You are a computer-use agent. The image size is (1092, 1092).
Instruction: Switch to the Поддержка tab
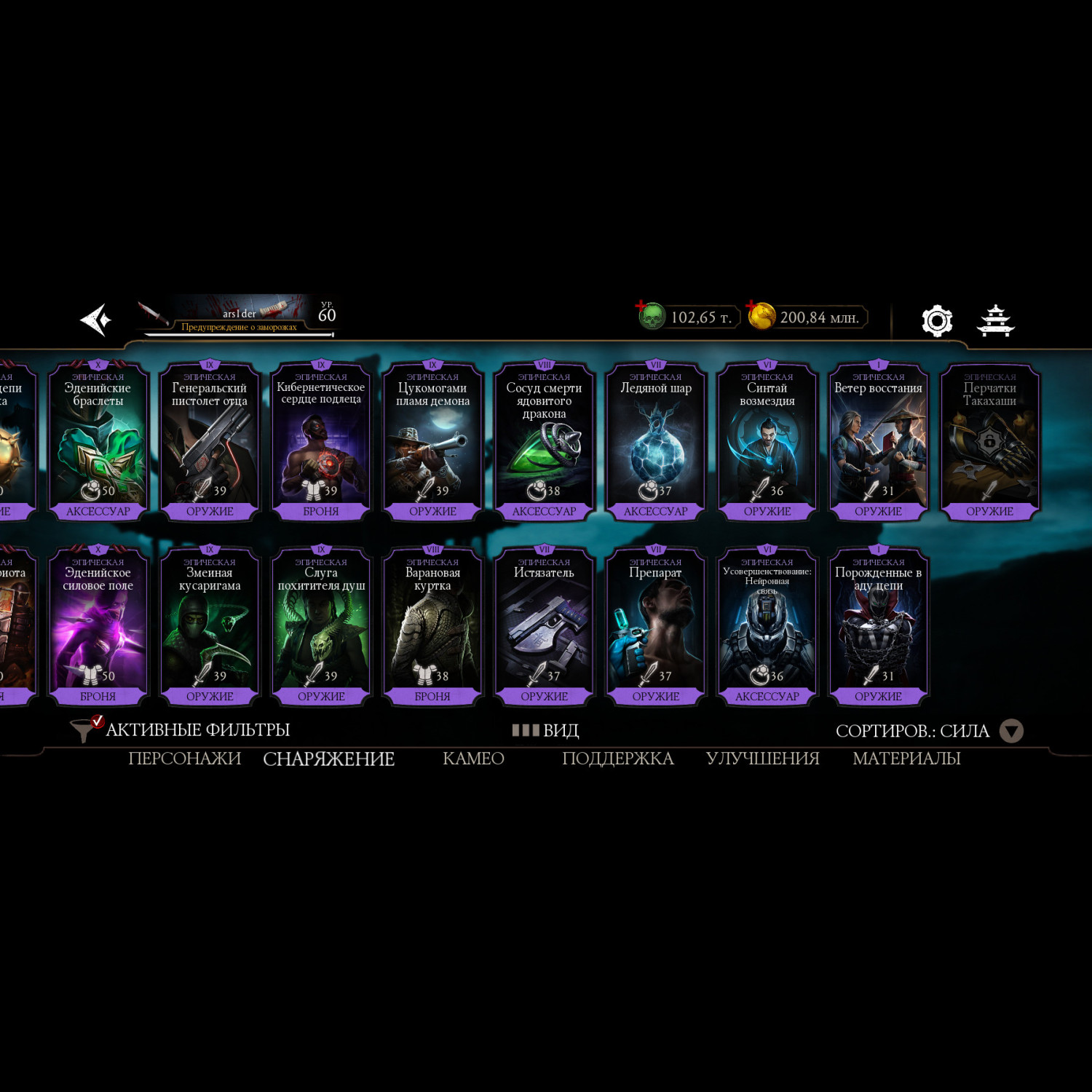(x=617, y=759)
